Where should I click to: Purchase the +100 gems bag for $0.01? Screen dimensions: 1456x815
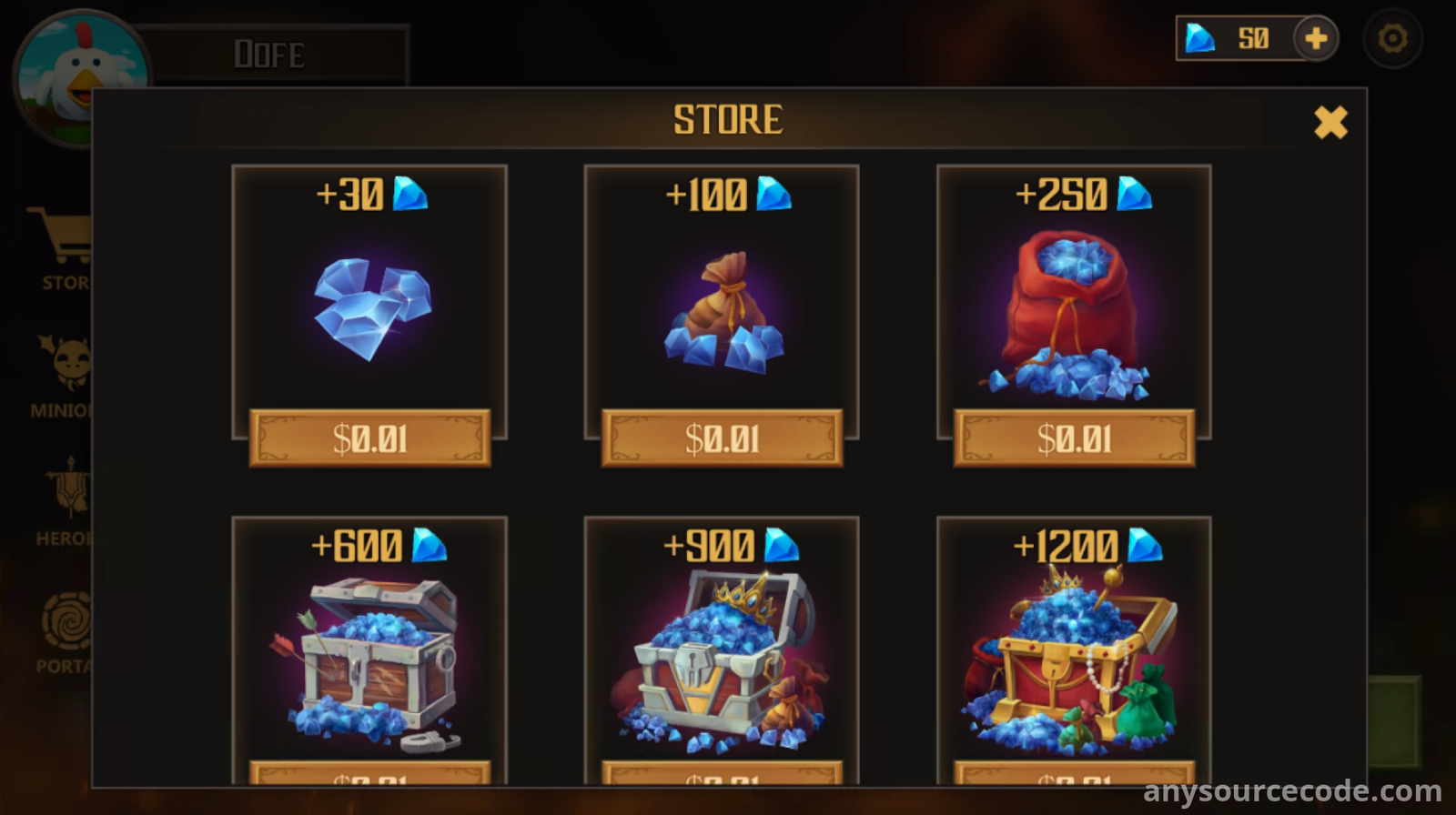[722, 438]
